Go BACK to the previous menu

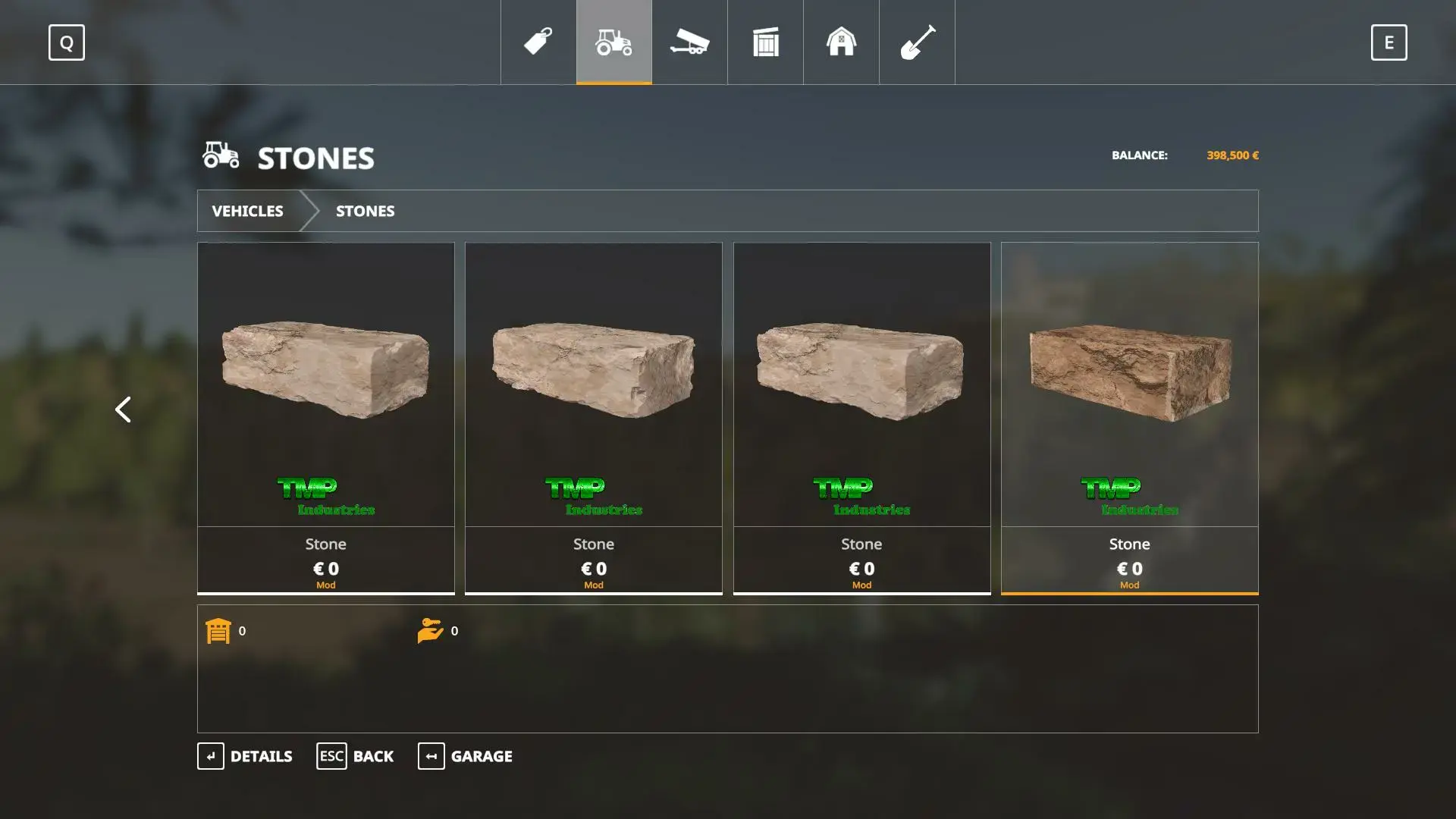(355, 756)
